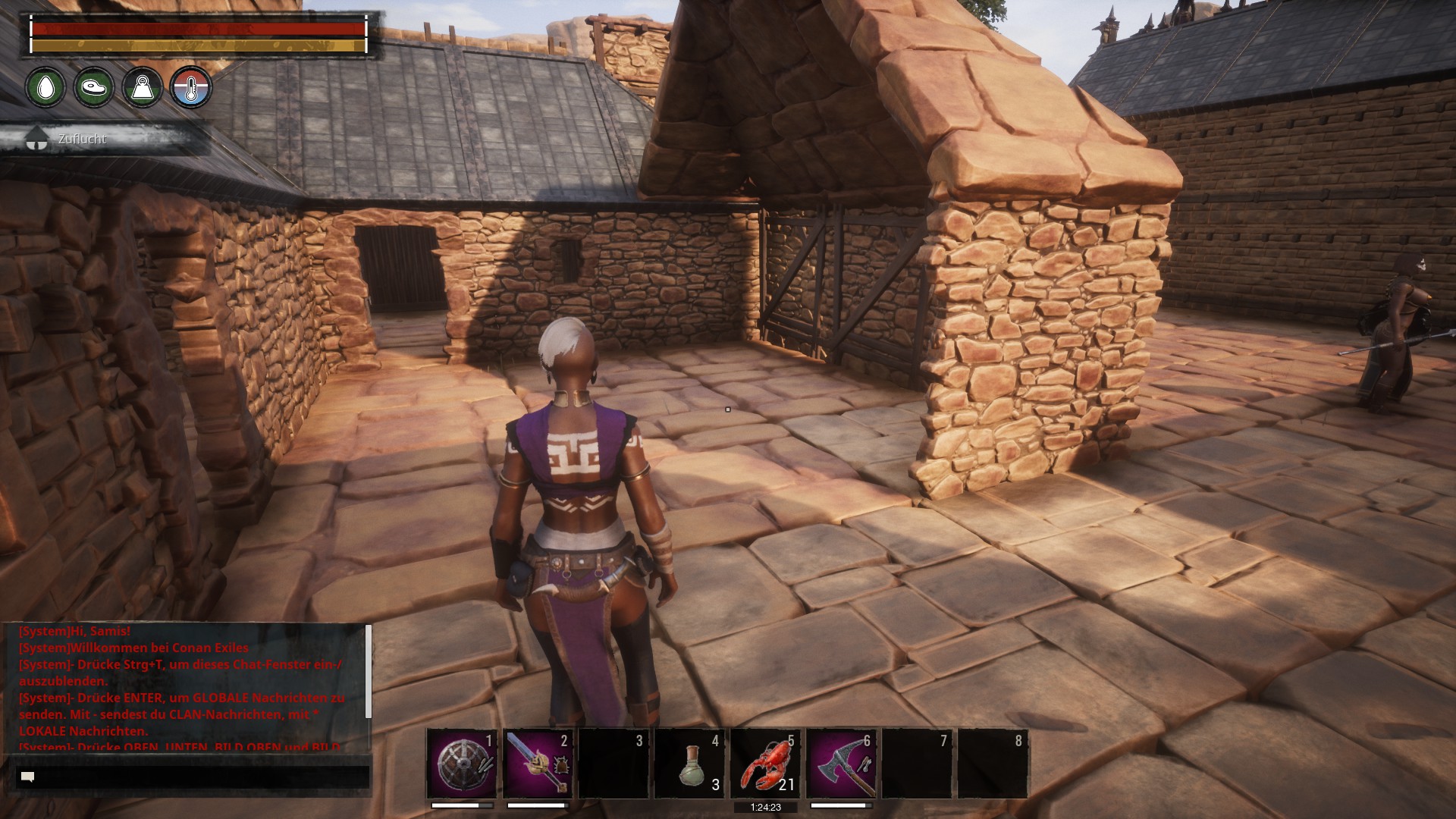Click the chat window scrollbar
Image resolution: width=1456 pixels, height=819 pixels.
click(369, 672)
